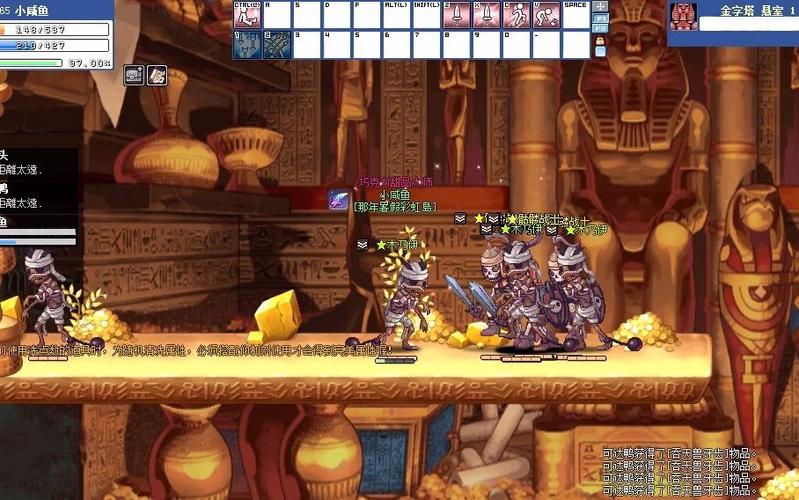Open the scroll map icon below the status bars
This screenshot has width=799, height=500.
[x=157, y=74]
